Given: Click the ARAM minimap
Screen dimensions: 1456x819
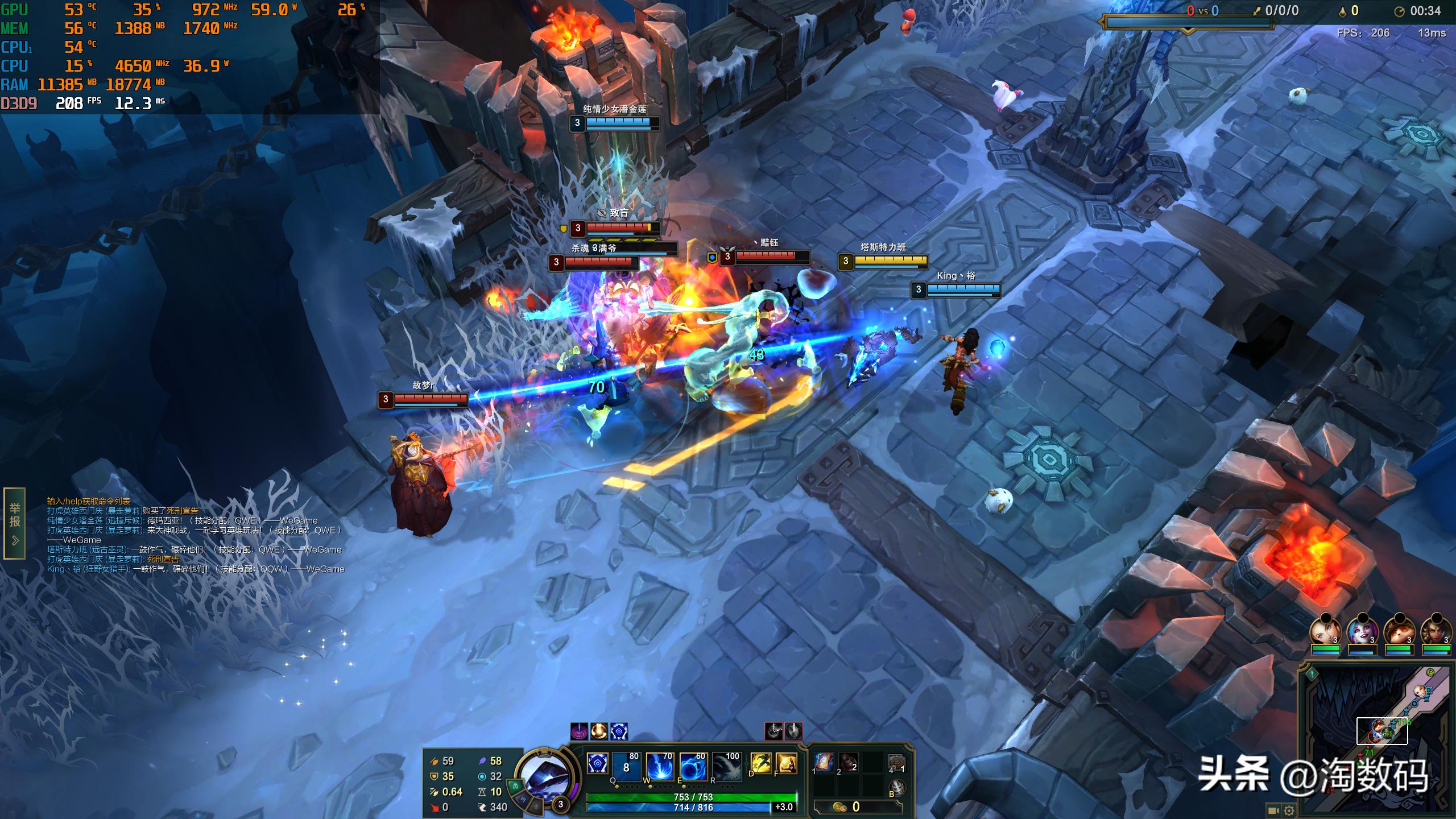Looking at the screenshot, I should (x=1376, y=739).
